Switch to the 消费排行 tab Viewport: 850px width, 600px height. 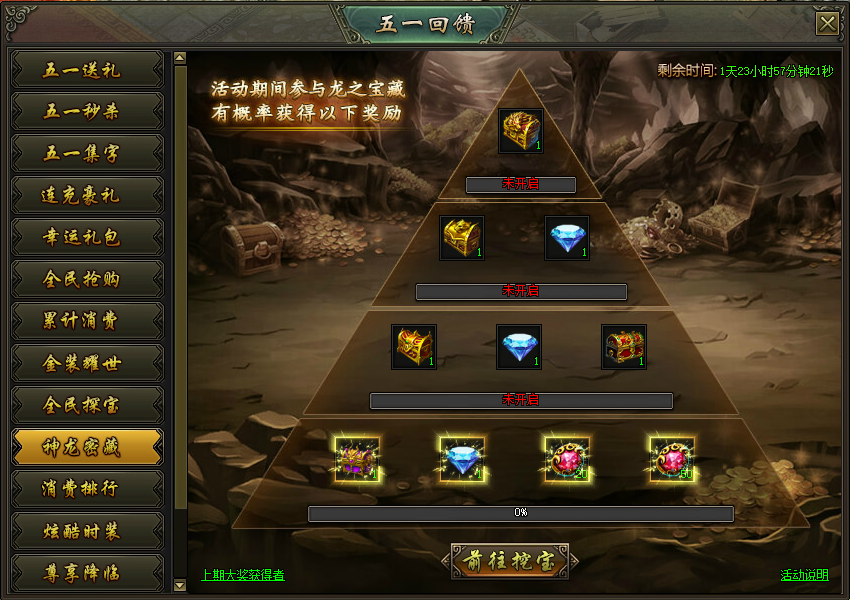tap(87, 489)
